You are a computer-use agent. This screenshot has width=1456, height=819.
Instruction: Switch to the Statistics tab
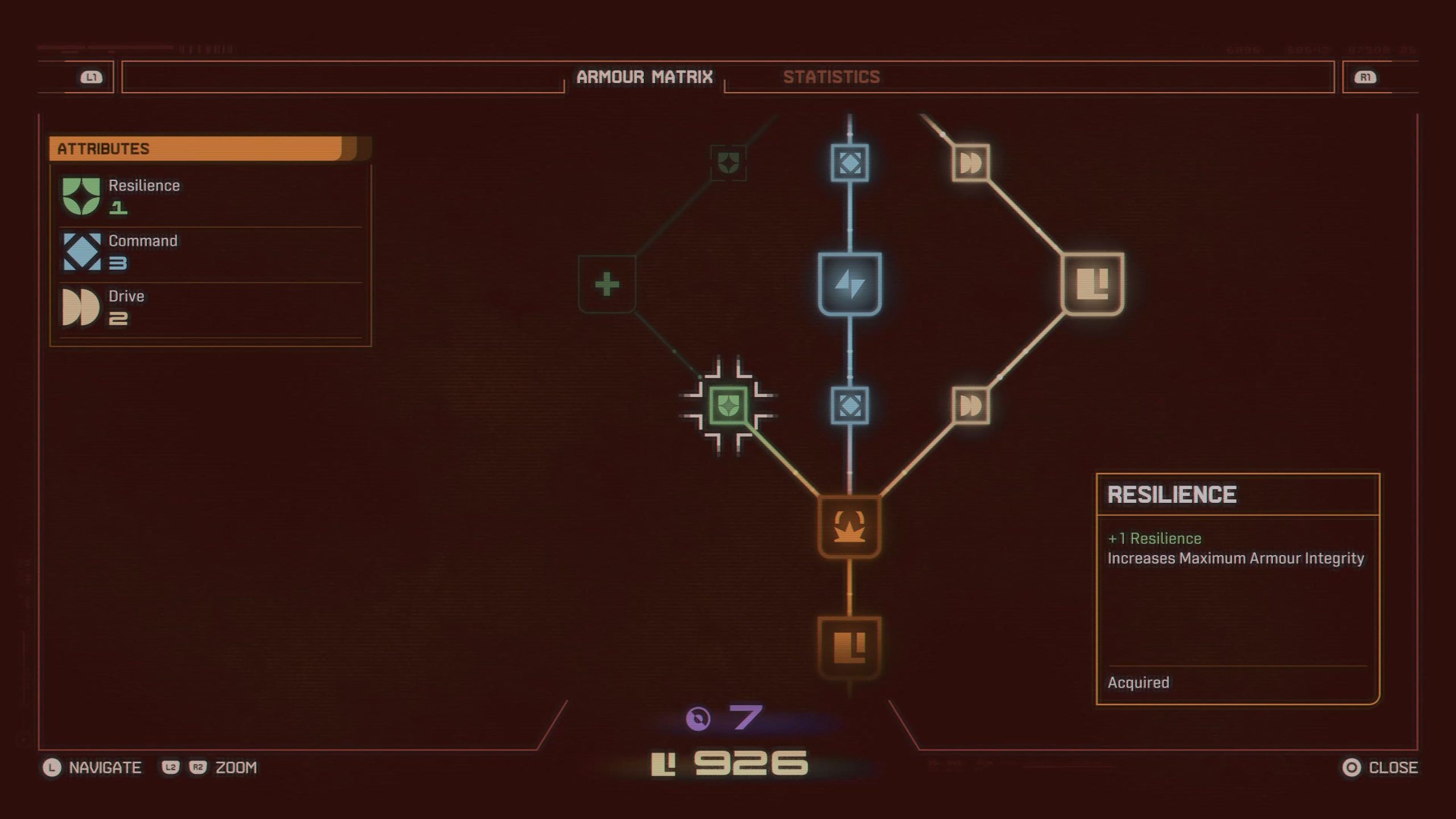(832, 77)
